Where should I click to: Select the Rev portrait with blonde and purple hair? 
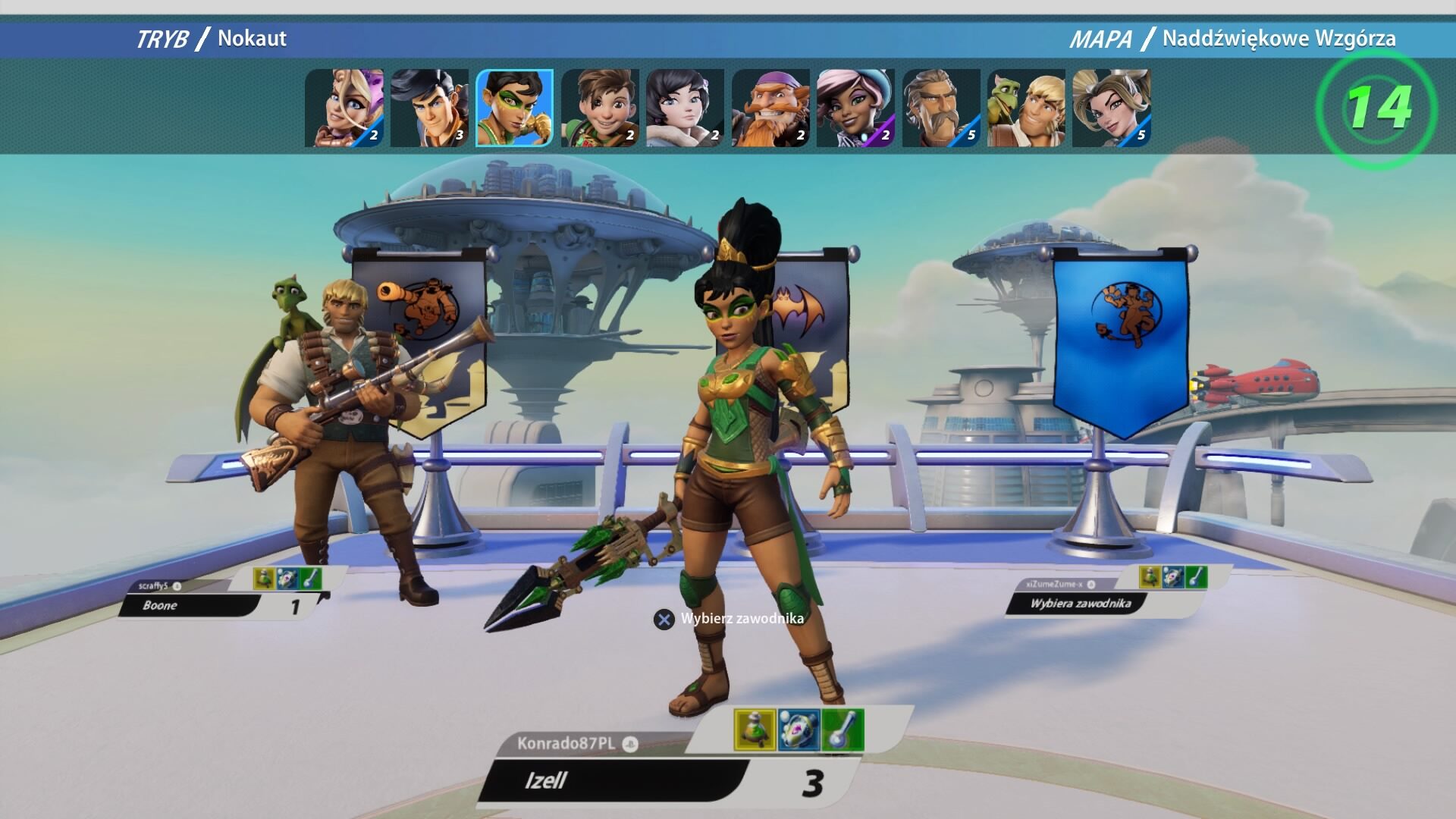click(x=344, y=108)
